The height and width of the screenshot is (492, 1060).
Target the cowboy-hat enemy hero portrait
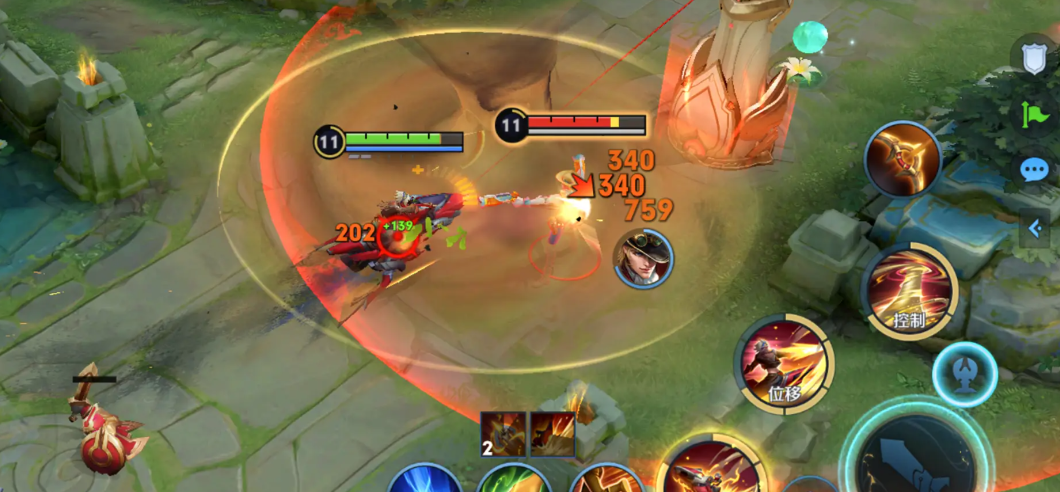pos(643,258)
